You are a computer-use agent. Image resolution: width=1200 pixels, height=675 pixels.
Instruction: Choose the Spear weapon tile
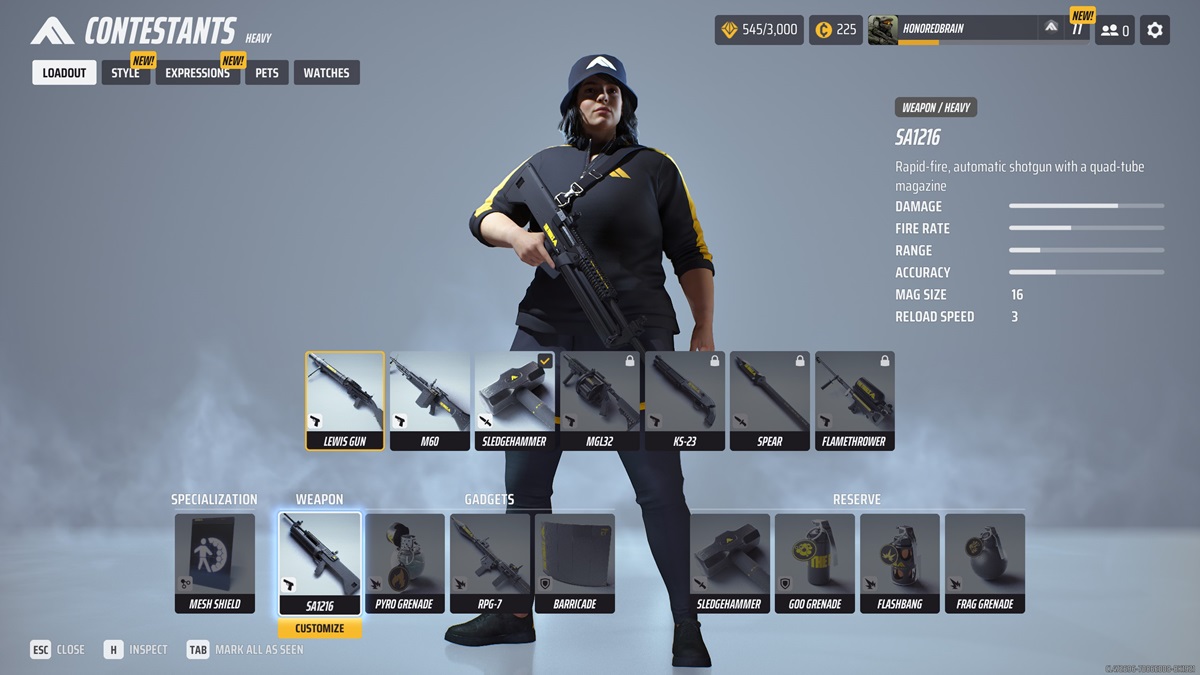(770, 400)
